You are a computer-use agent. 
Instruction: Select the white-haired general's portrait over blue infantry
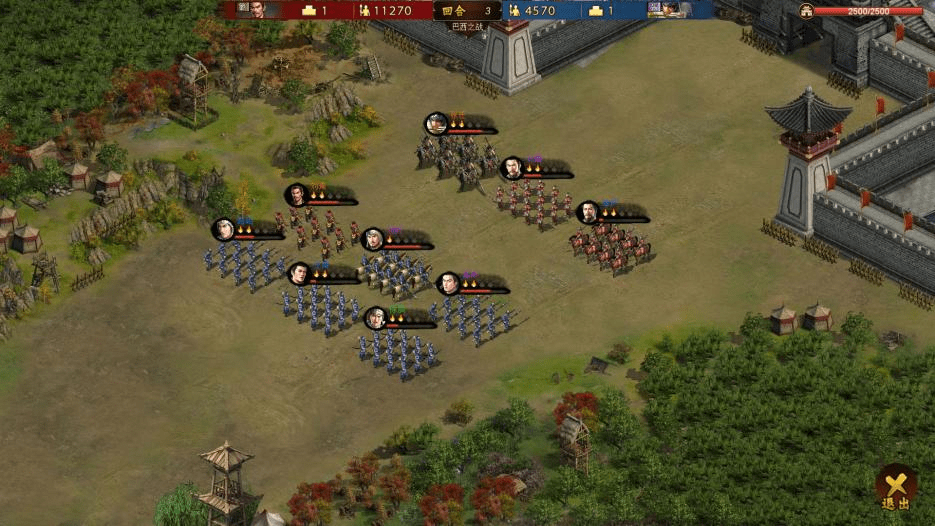[x=224, y=229]
